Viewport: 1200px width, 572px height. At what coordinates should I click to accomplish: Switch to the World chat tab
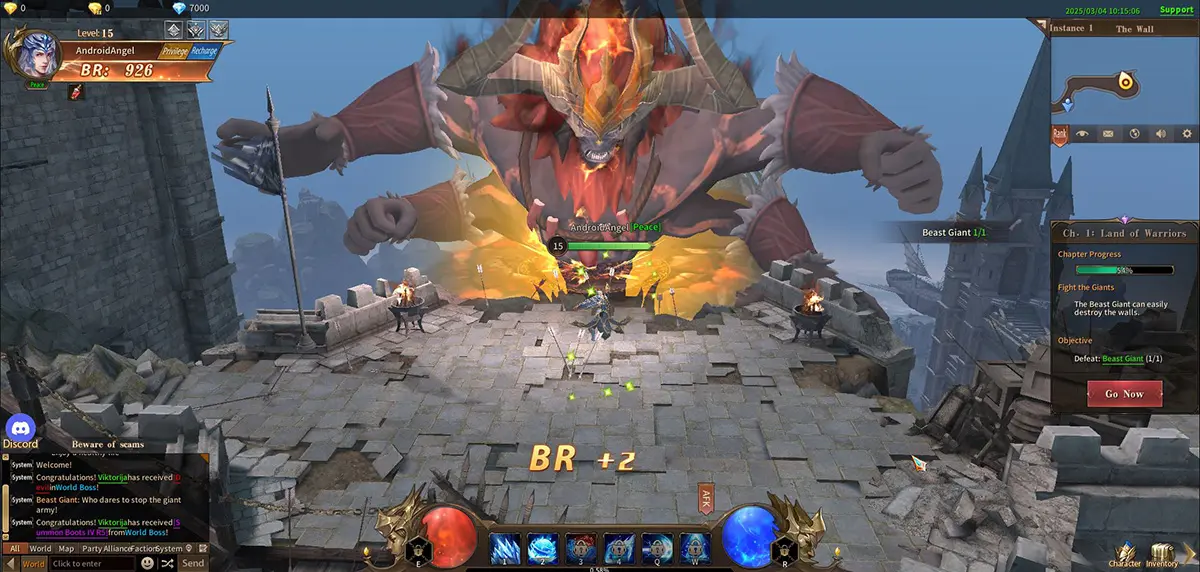(40, 548)
